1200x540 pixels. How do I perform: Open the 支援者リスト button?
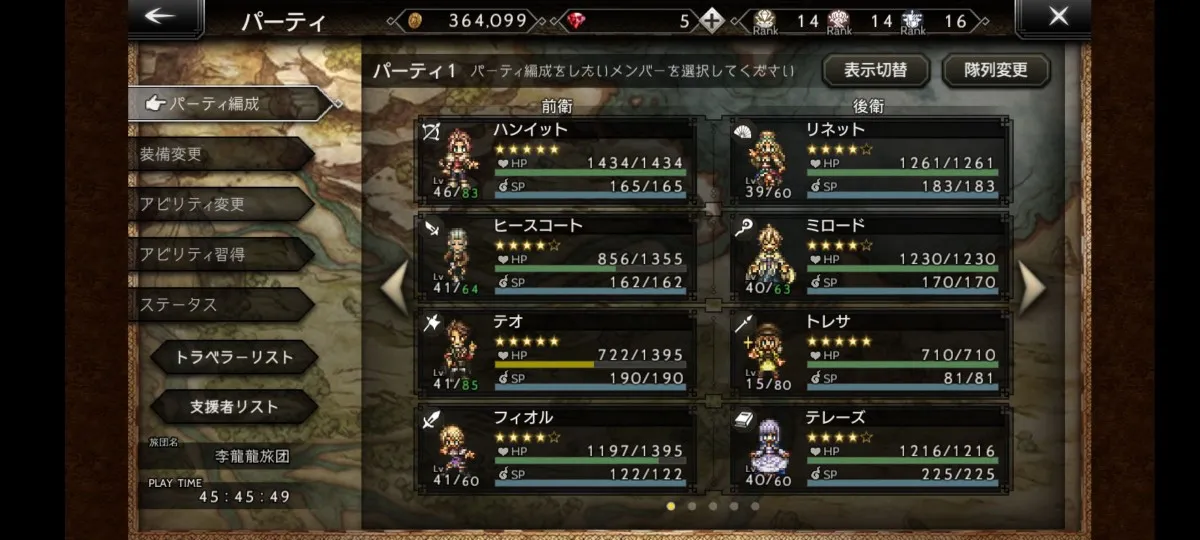point(234,407)
